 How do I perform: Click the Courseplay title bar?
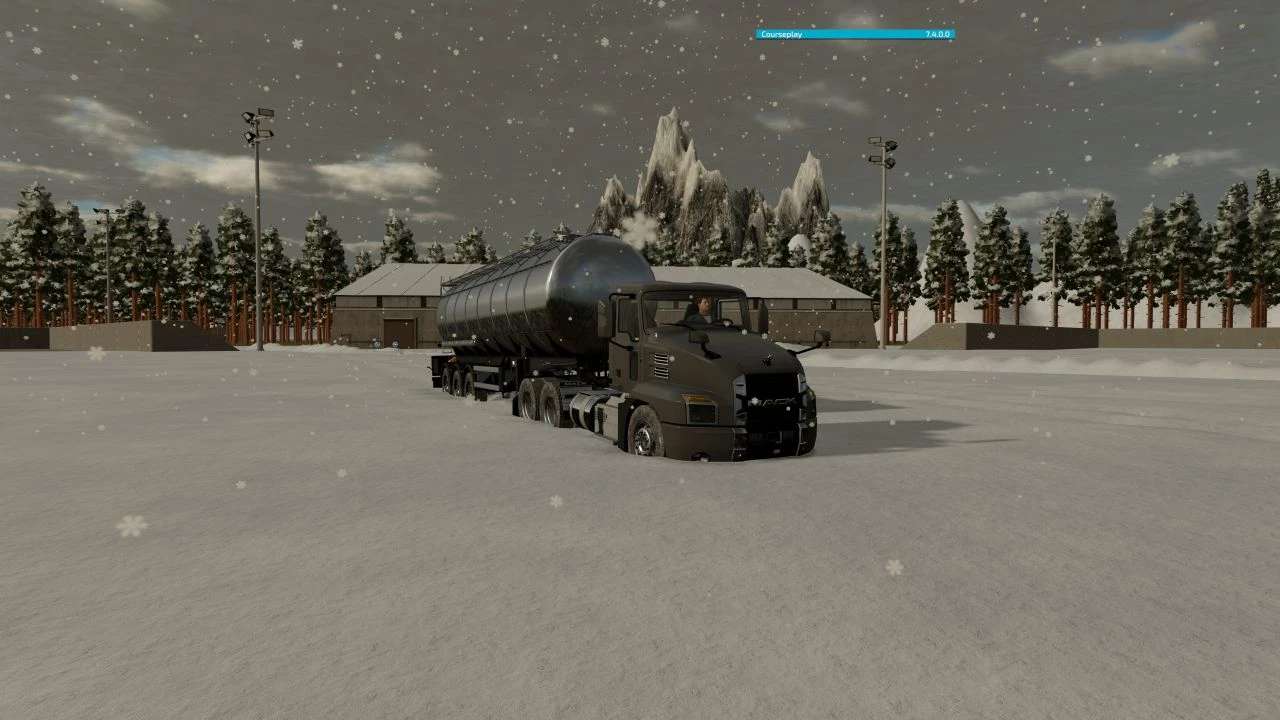click(x=854, y=34)
